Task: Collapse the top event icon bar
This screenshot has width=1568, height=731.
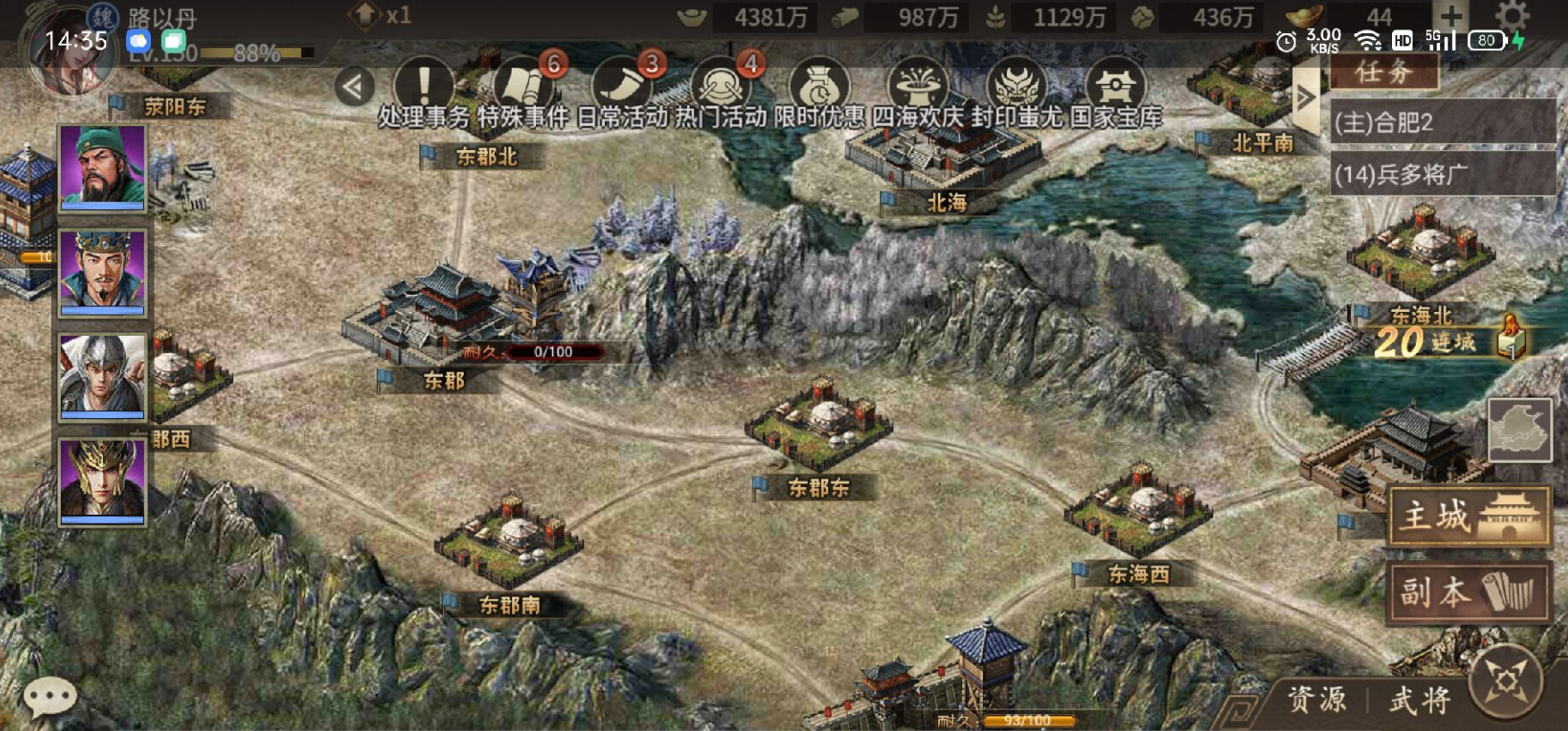Action: coord(355,87)
